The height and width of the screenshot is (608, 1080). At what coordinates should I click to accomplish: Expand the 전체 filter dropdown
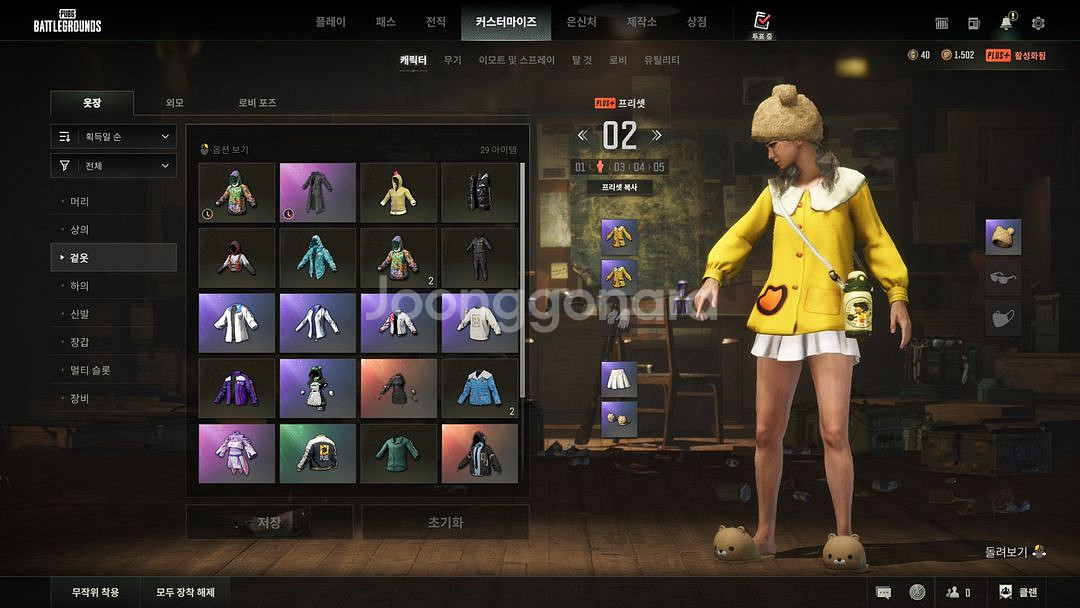tap(114, 166)
